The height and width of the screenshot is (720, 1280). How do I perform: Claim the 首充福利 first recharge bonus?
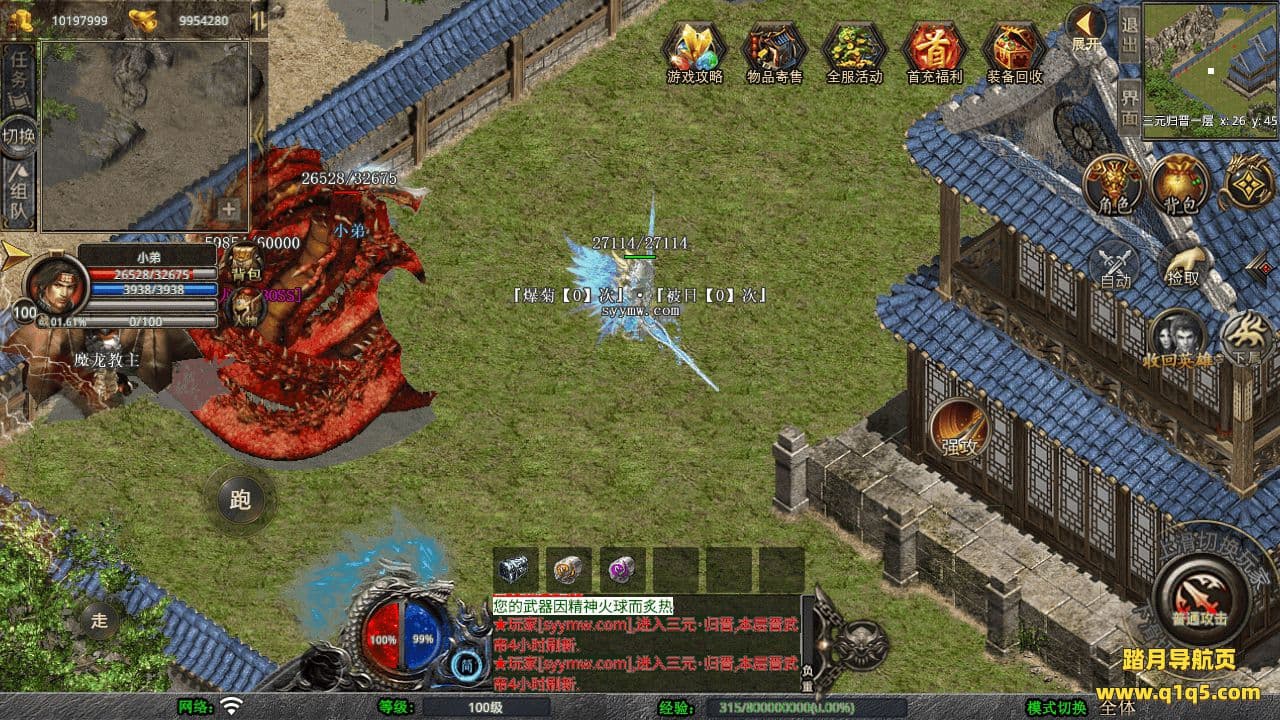(x=934, y=51)
